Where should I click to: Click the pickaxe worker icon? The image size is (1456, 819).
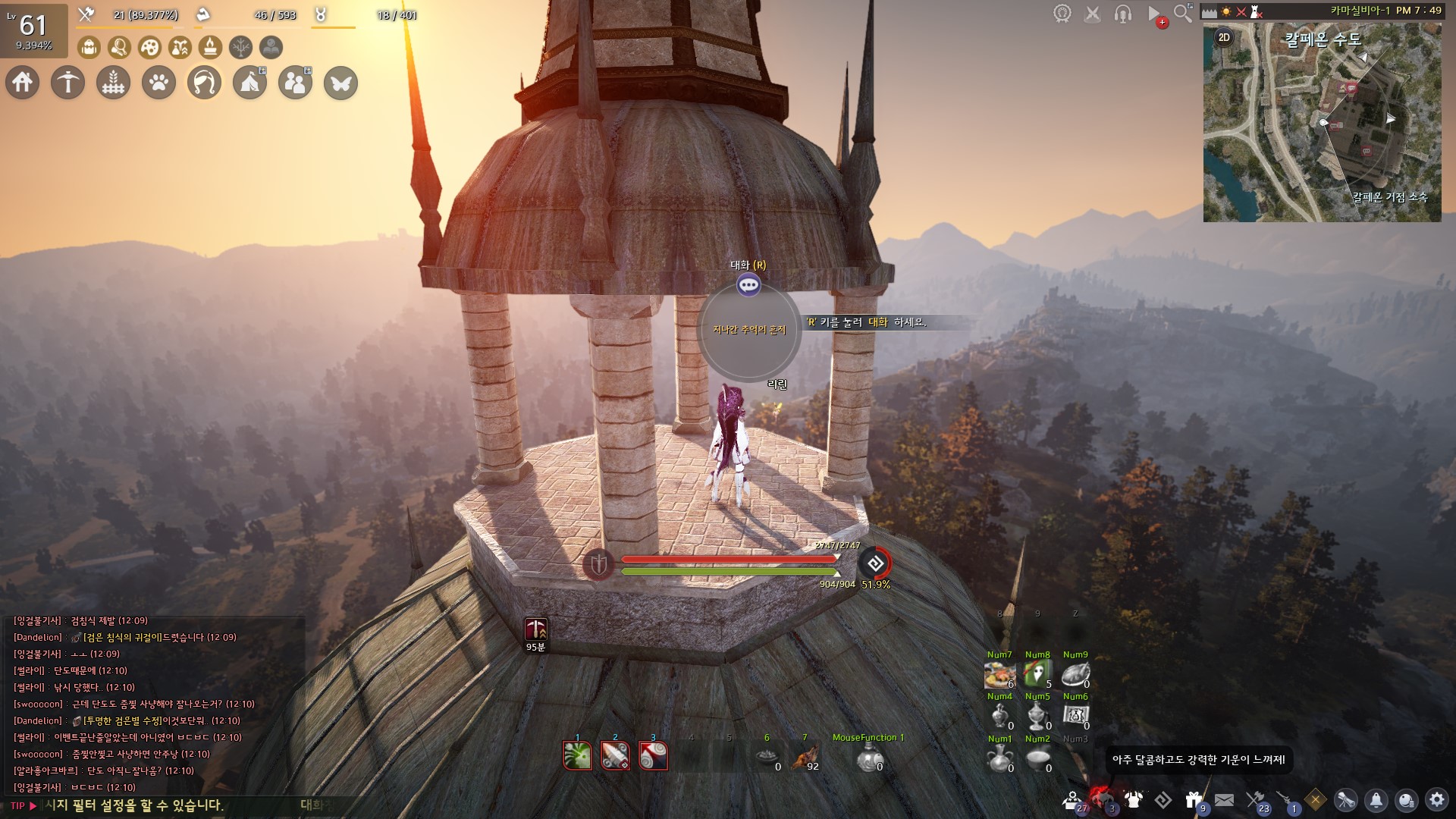[x=67, y=83]
